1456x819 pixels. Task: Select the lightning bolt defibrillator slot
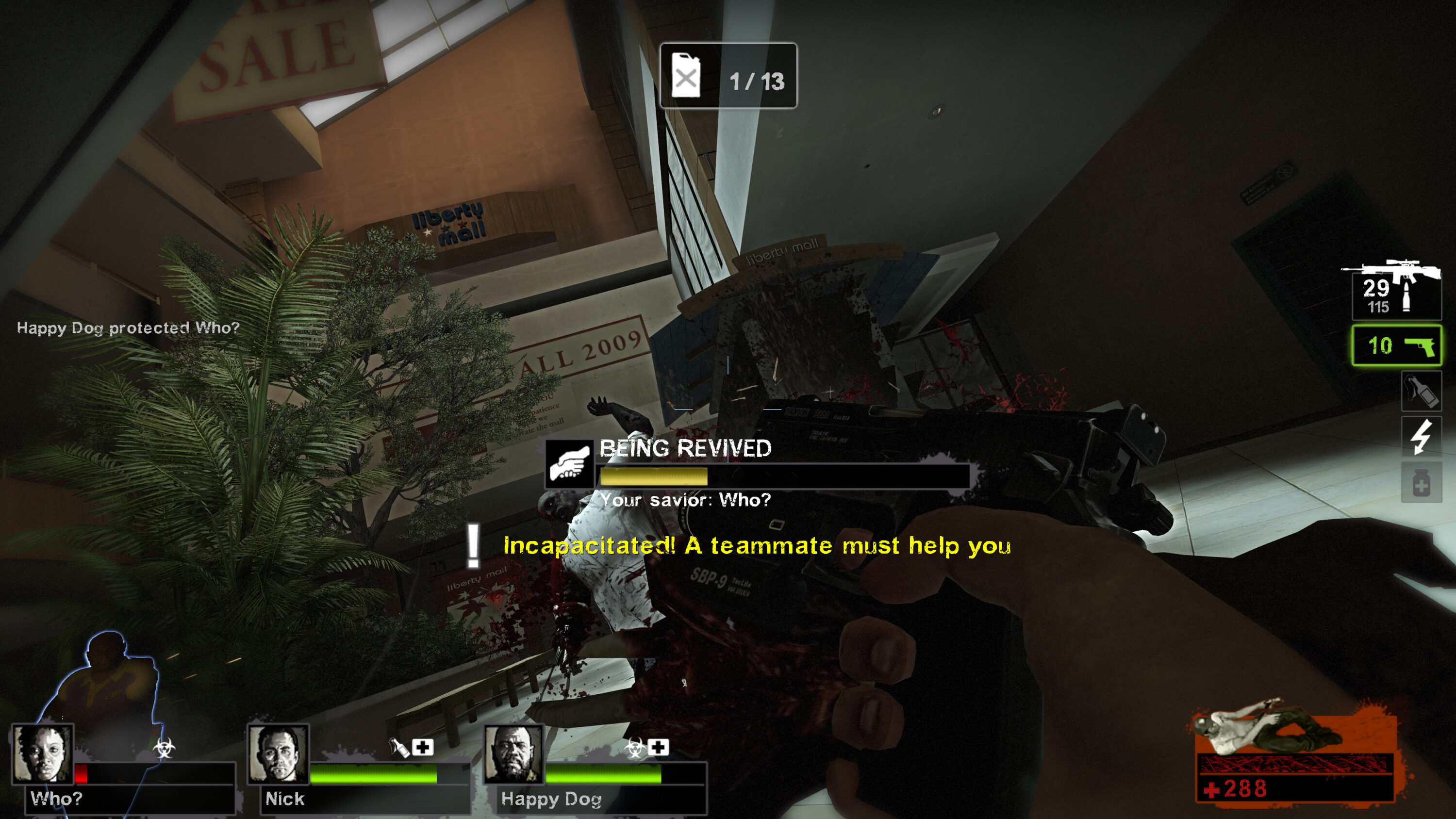1421,436
